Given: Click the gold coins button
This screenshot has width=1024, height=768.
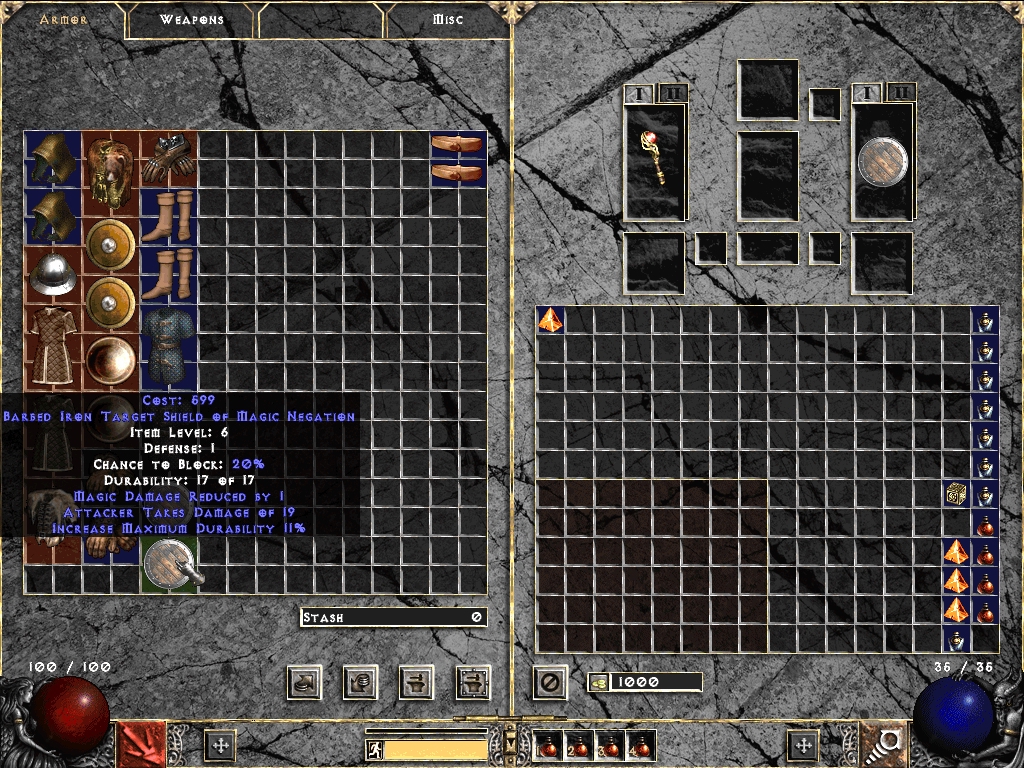Looking at the screenshot, I should click(x=599, y=683).
